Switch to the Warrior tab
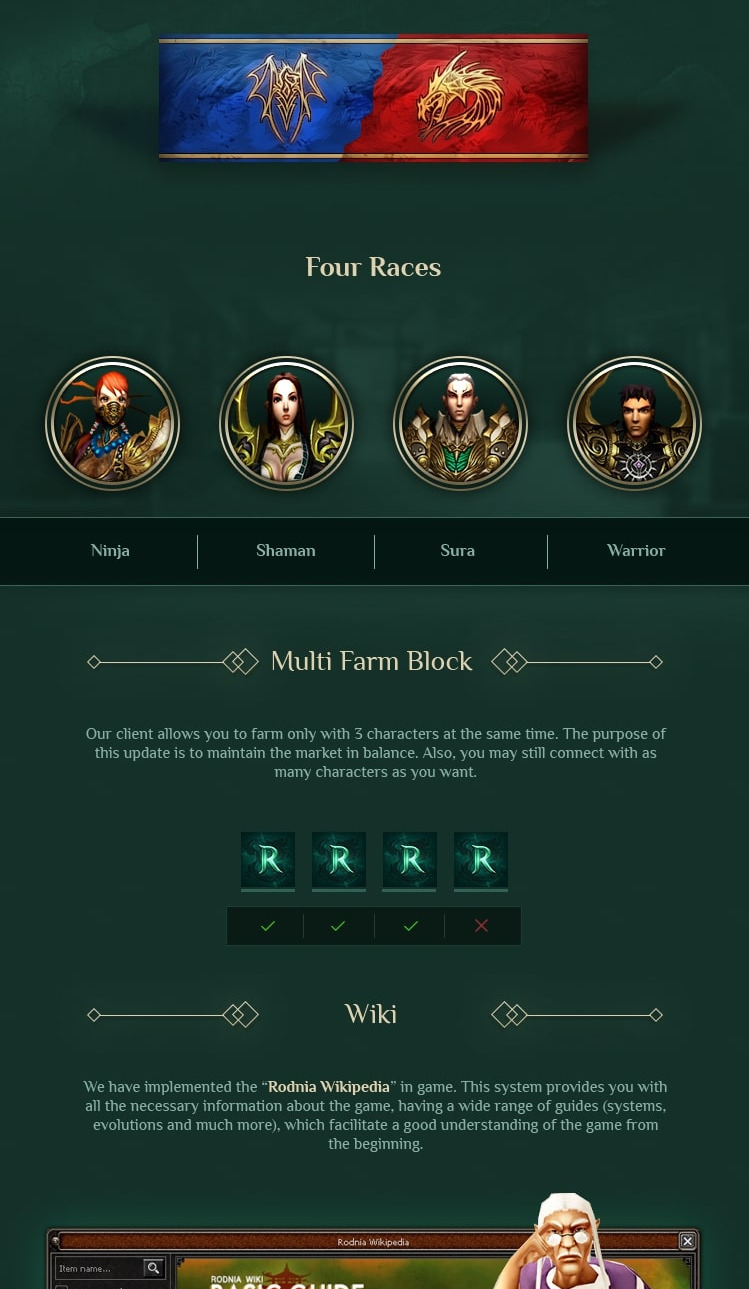Screen dimensions: 749x1289 (x=636, y=551)
